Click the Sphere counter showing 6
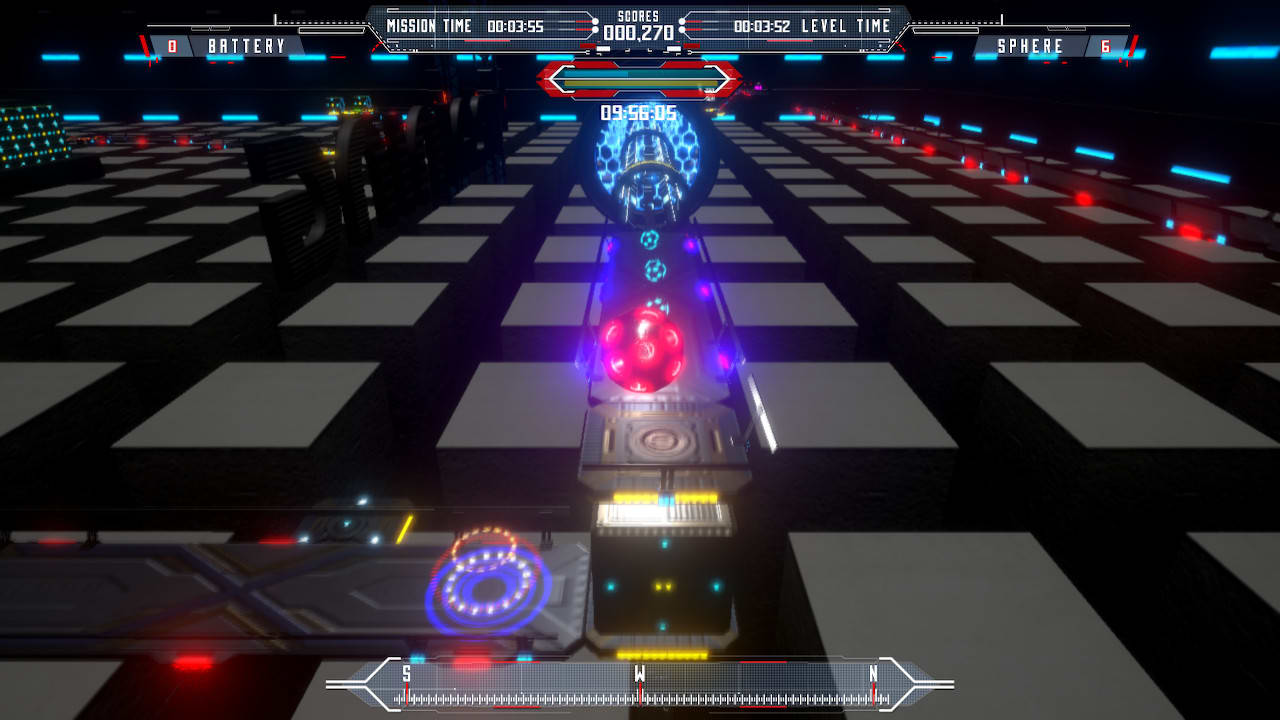 1104,45
